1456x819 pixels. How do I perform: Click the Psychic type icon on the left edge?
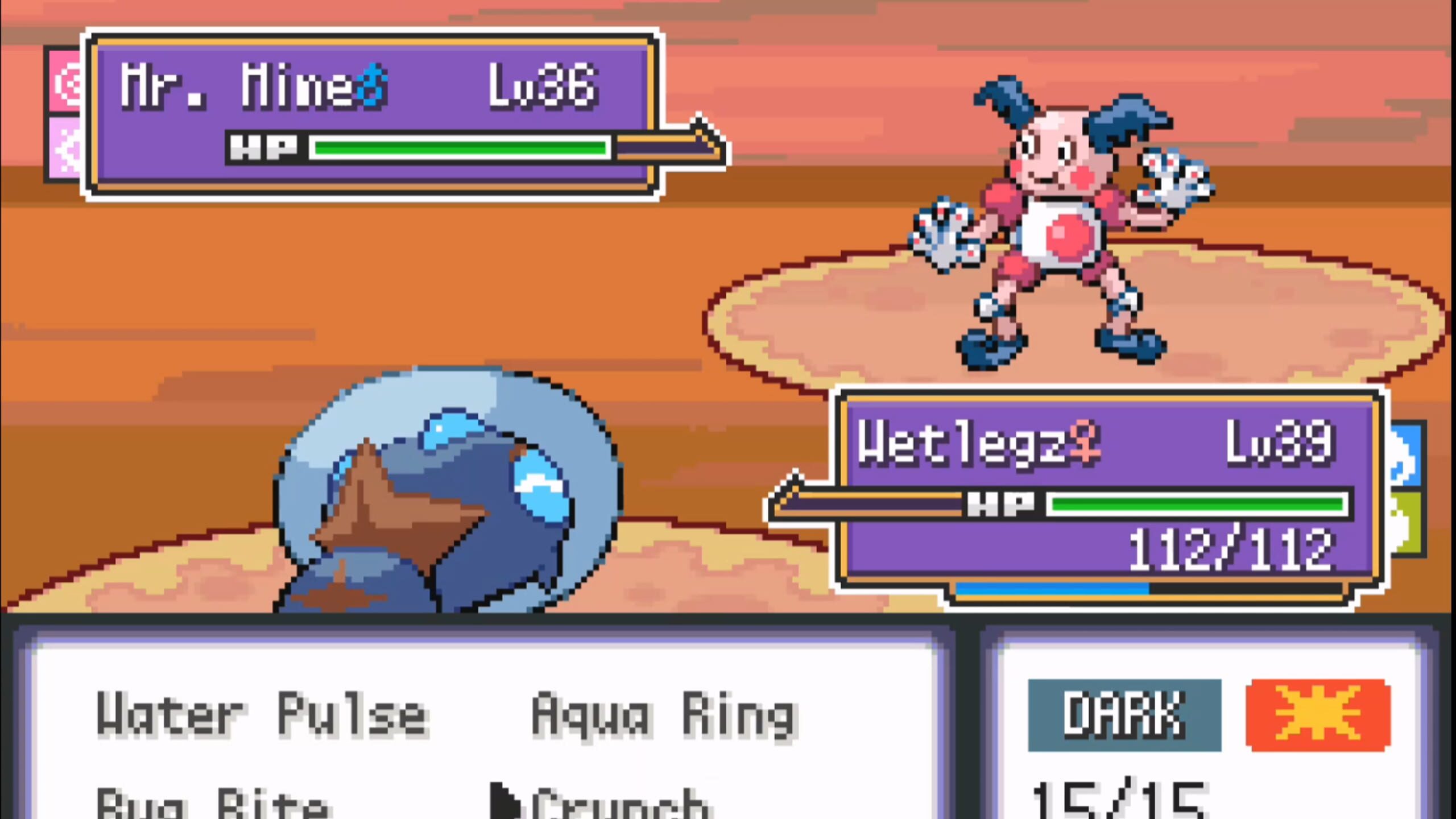[x=63, y=81]
